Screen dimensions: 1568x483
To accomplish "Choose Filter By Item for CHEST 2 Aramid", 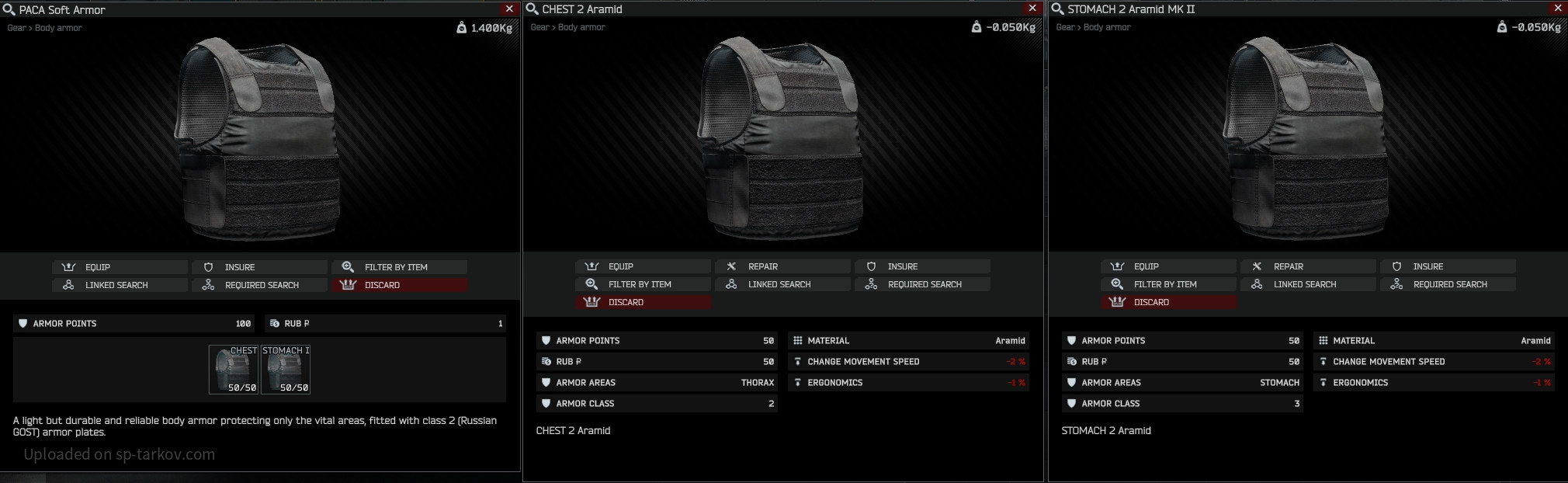I will tap(643, 284).
